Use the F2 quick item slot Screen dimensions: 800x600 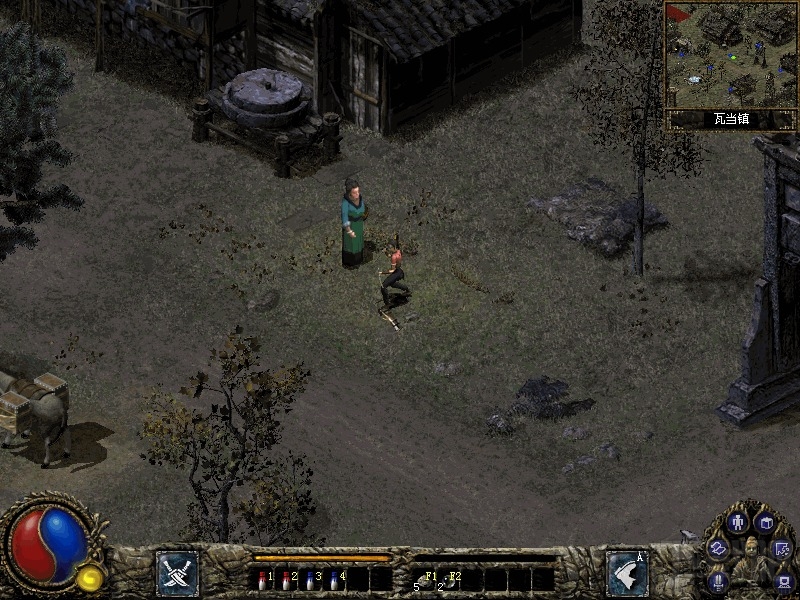pos(448,579)
